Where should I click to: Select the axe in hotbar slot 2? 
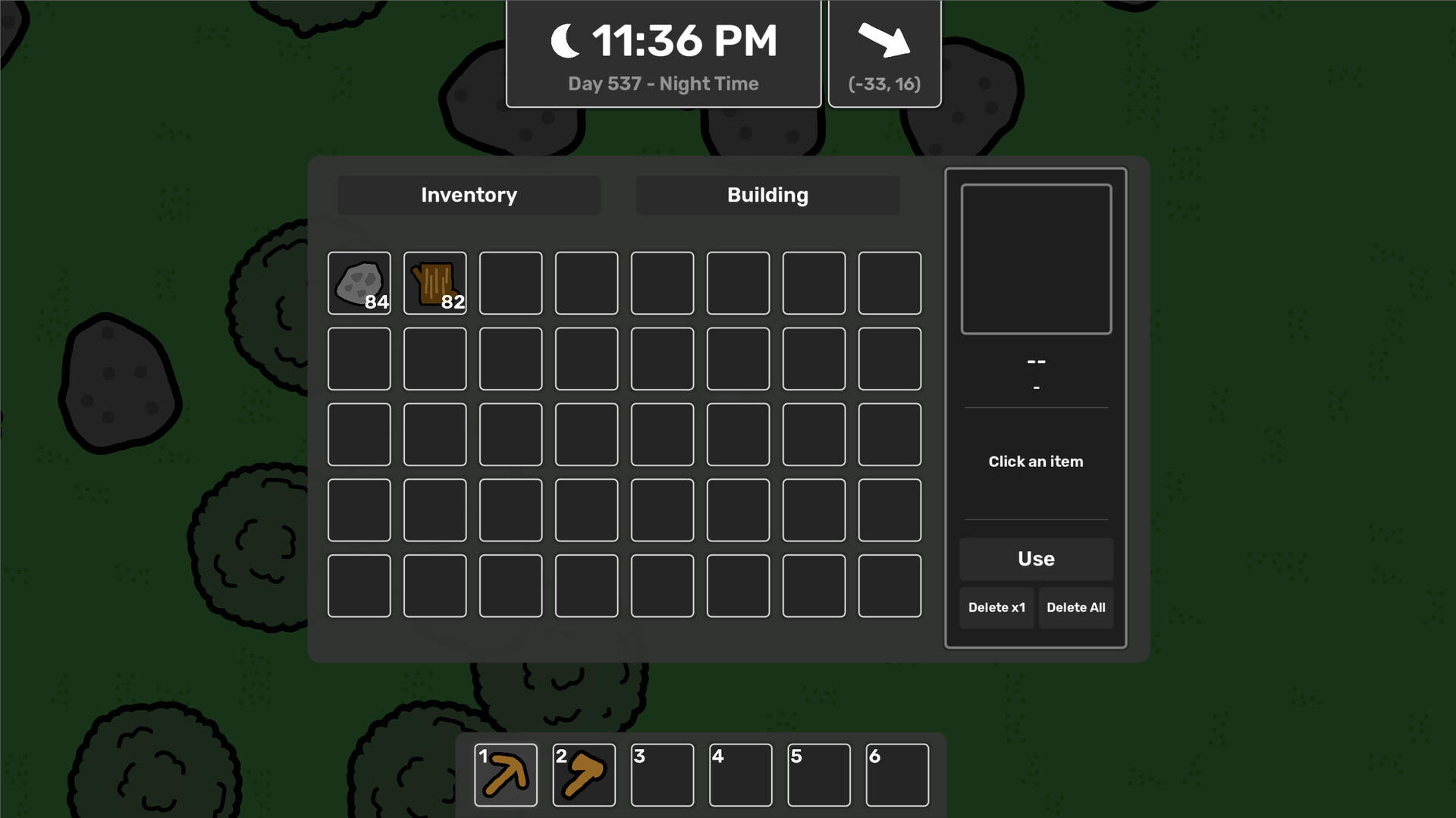click(x=584, y=774)
